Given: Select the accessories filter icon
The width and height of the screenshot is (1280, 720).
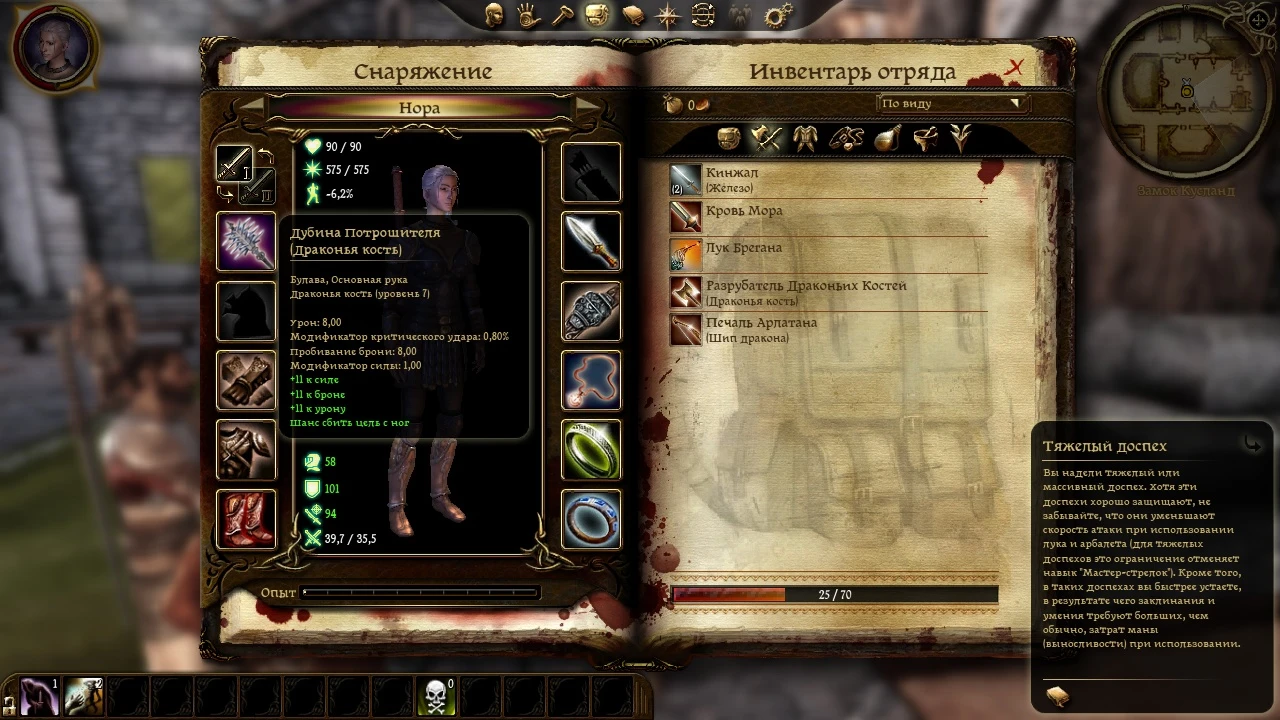Looking at the screenshot, I should click(846, 138).
